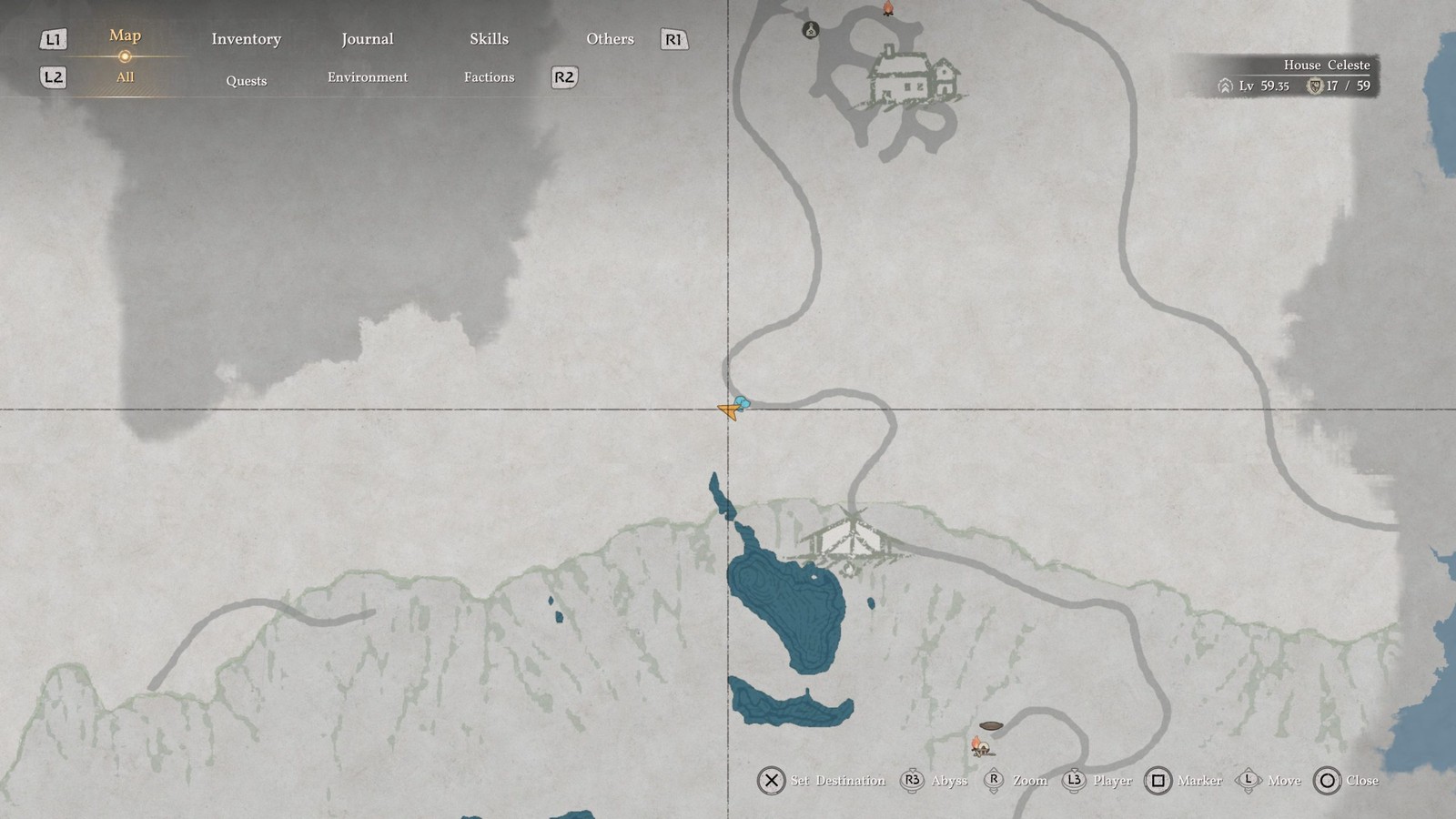The height and width of the screenshot is (819, 1456).
Task: Click the active Map tab
Action: pyautogui.click(x=125, y=35)
